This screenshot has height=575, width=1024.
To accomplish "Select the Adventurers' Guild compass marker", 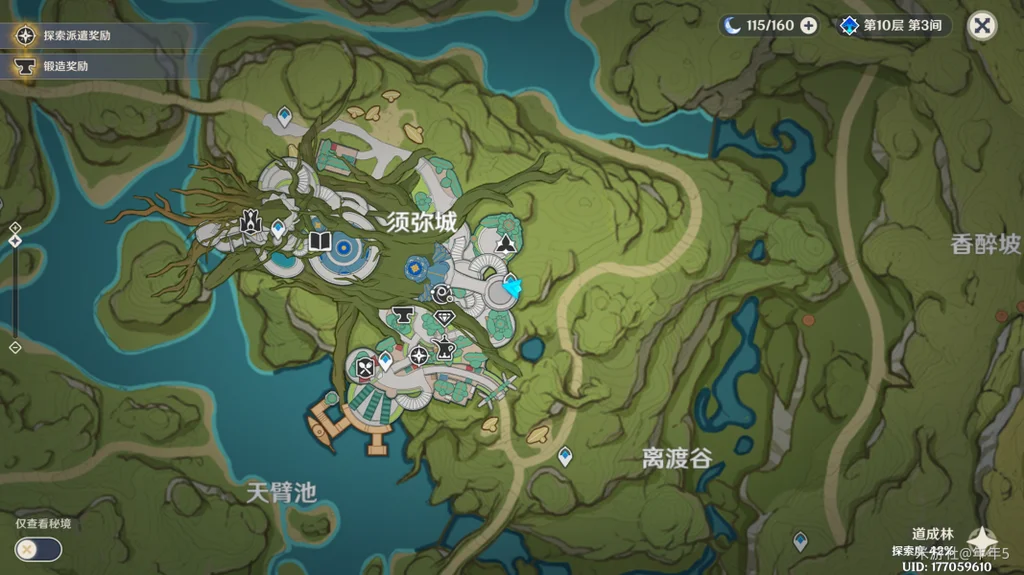I will coord(419,355).
